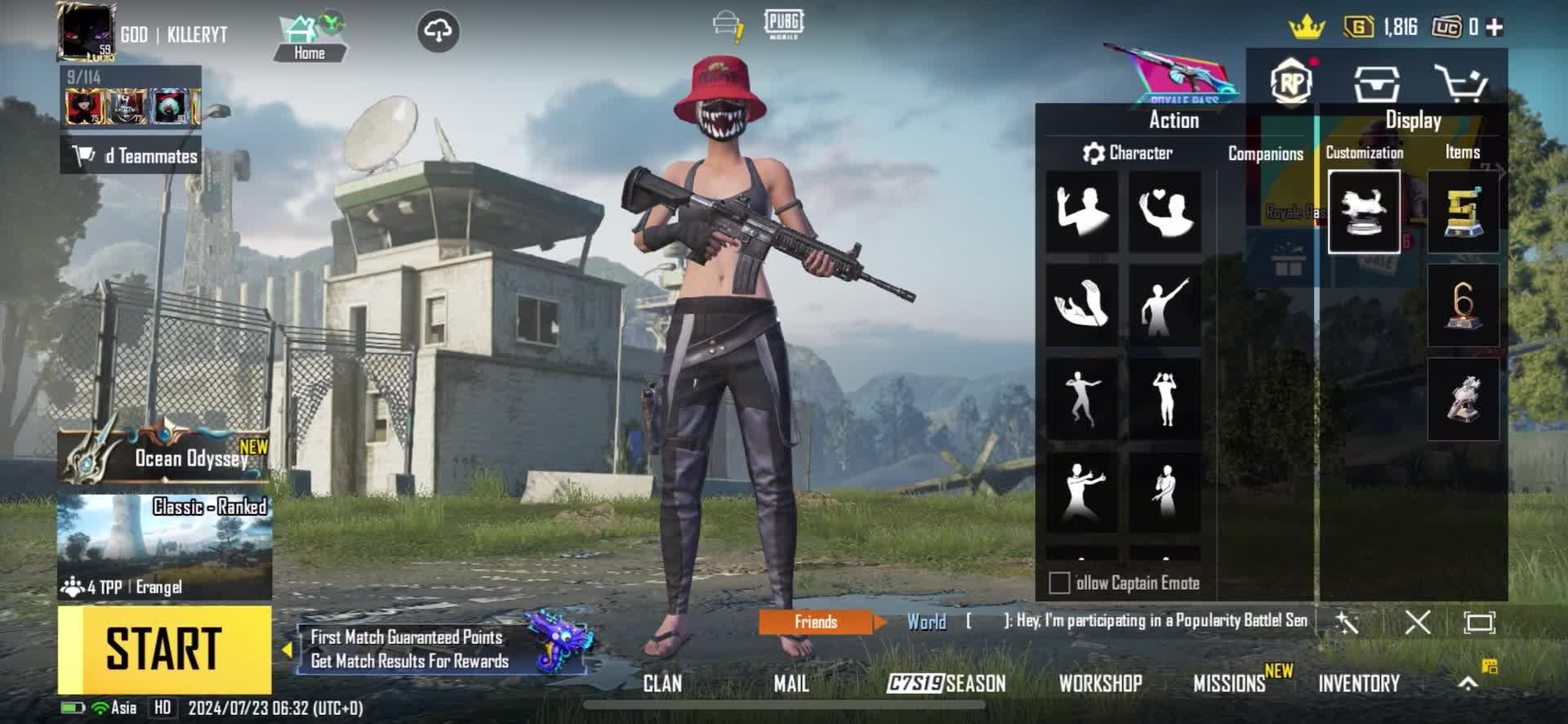Image resolution: width=1568 pixels, height=724 pixels.
Task: Open the Royale Pass RP icon
Action: (1291, 83)
